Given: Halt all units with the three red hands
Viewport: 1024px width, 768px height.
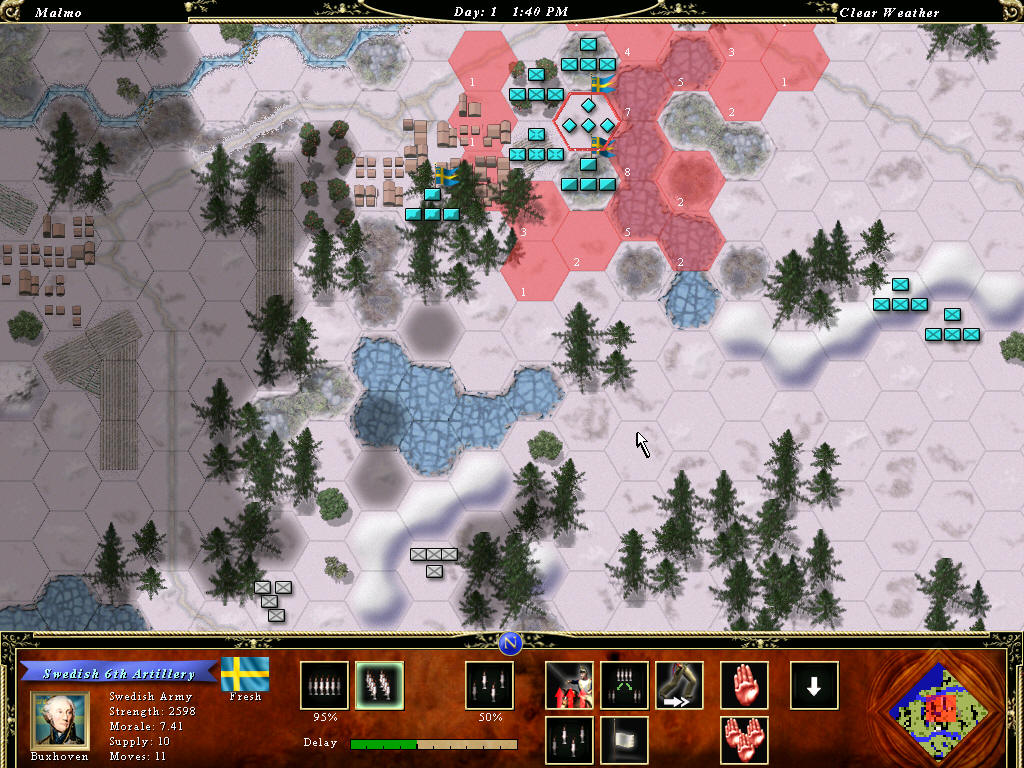Looking at the screenshot, I should [x=745, y=740].
